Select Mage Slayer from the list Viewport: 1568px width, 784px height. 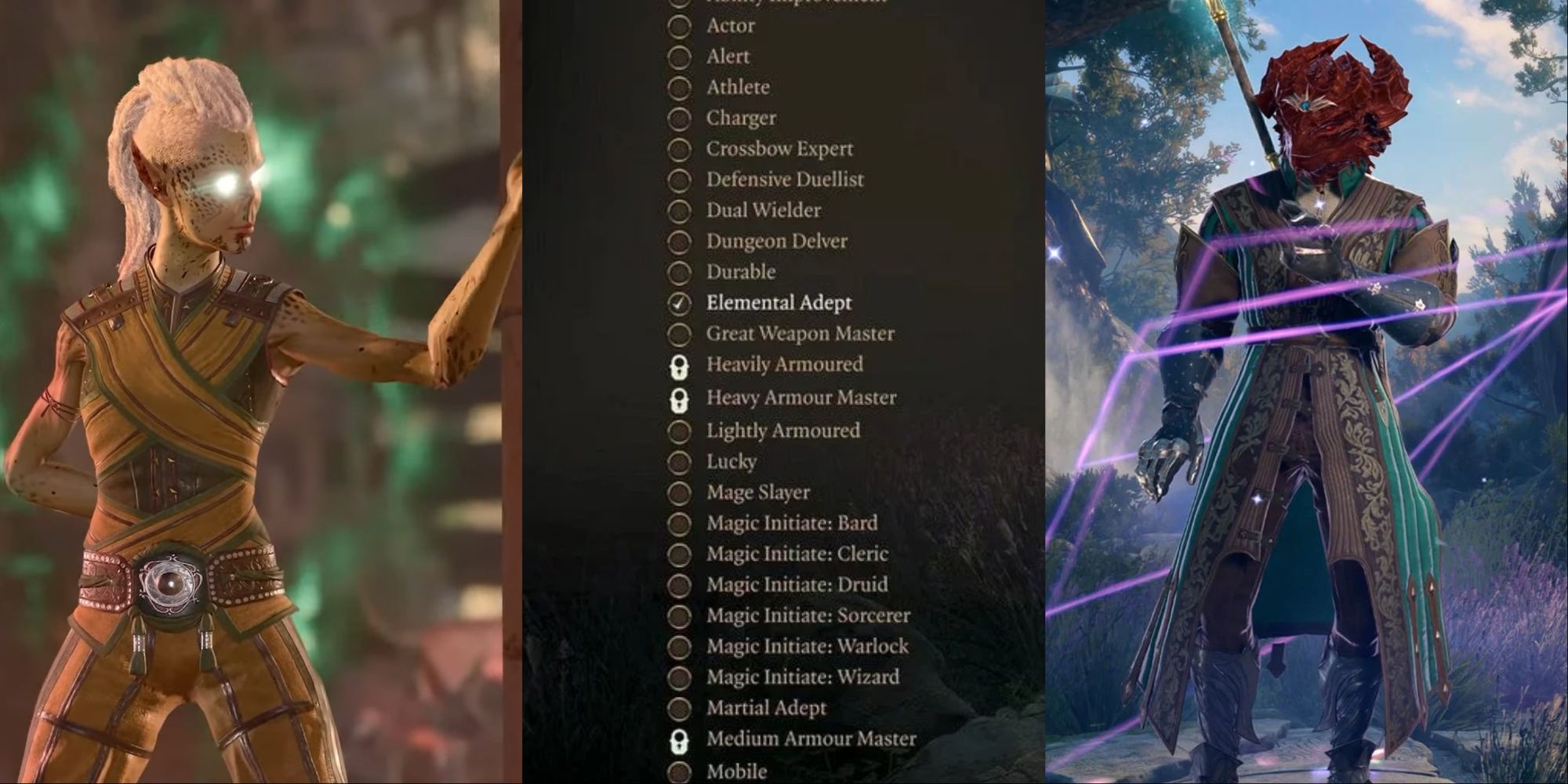678,492
